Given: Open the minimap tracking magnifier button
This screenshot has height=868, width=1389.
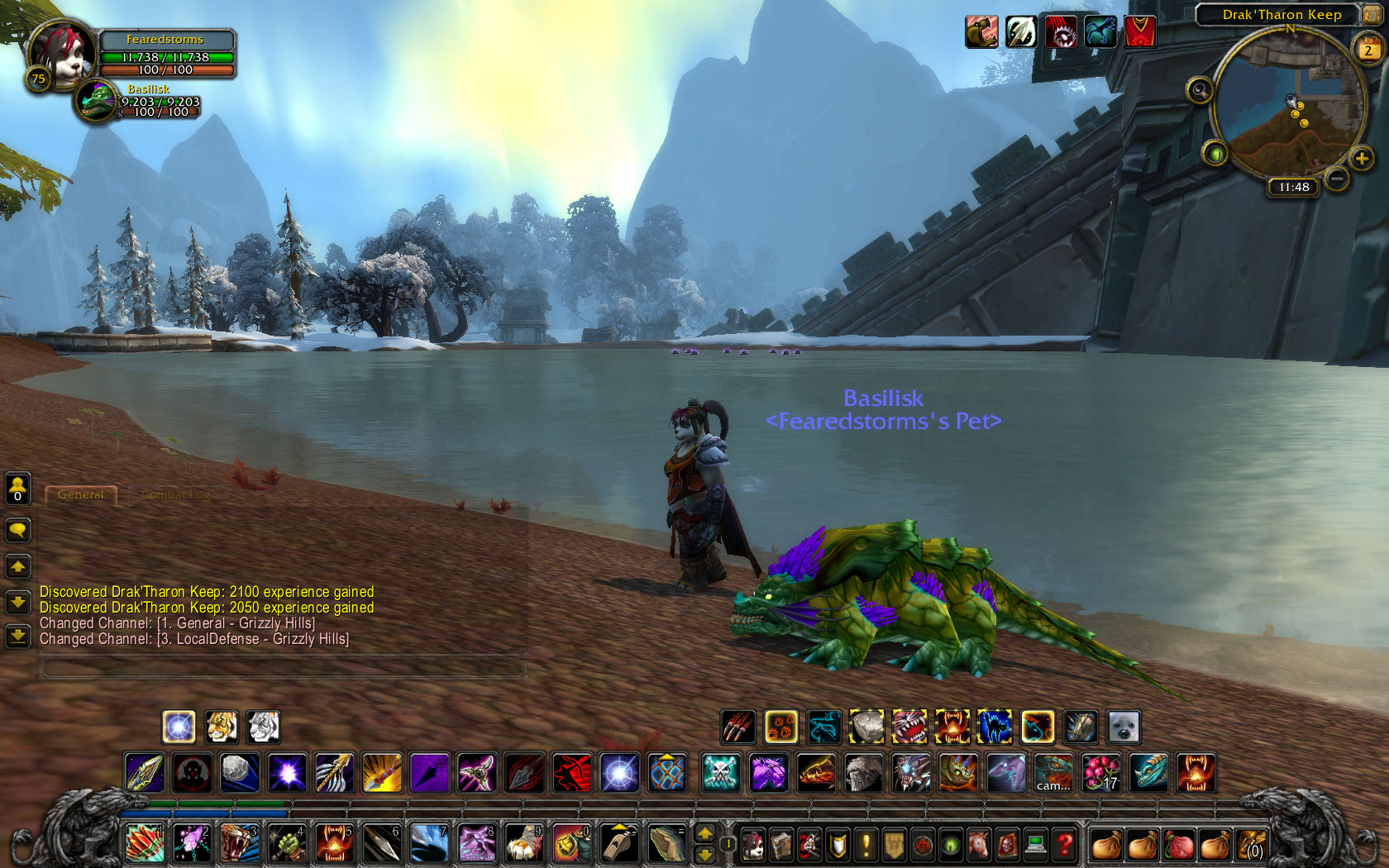Looking at the screenshot, I should click(1199, 89).
